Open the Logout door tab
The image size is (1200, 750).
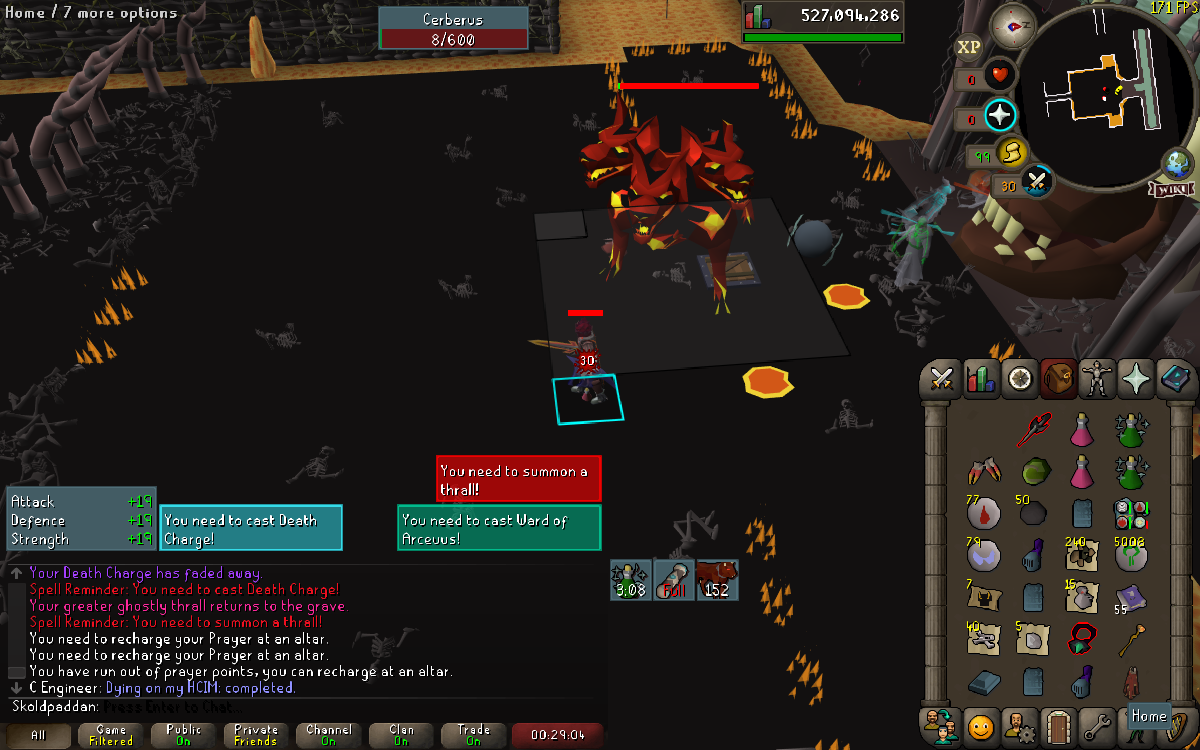(x=1059, y=725)
